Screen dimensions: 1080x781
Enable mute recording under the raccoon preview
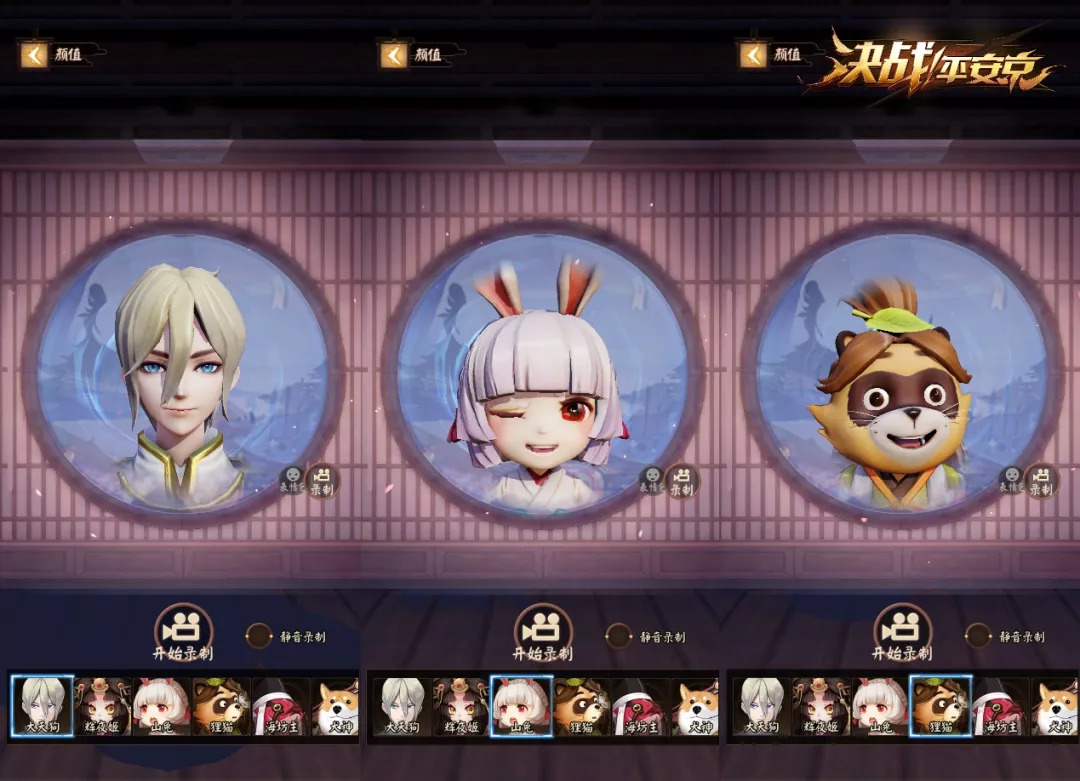tap(979, 636)
